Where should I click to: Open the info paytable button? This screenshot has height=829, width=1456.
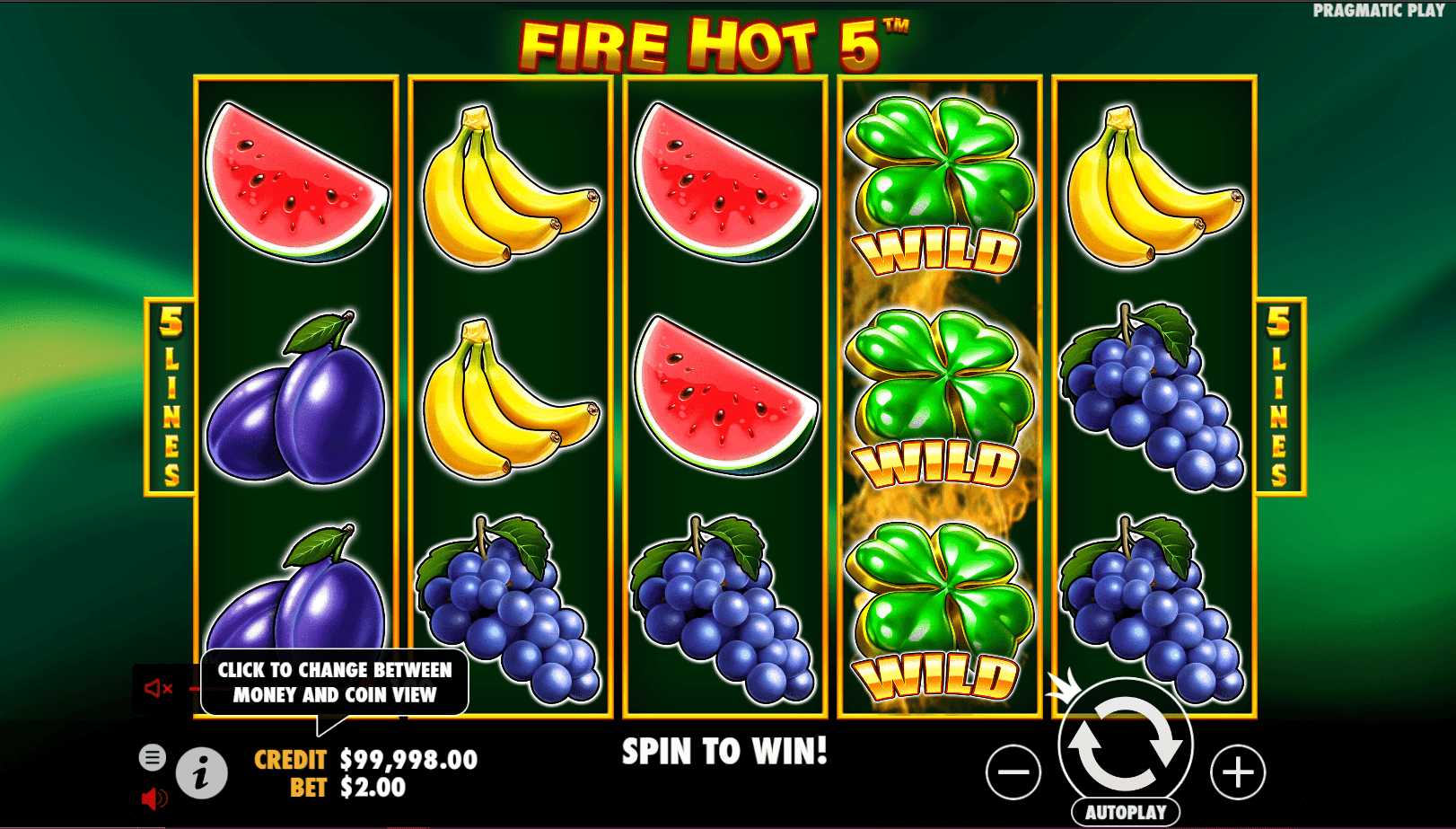tap(201, 772)
